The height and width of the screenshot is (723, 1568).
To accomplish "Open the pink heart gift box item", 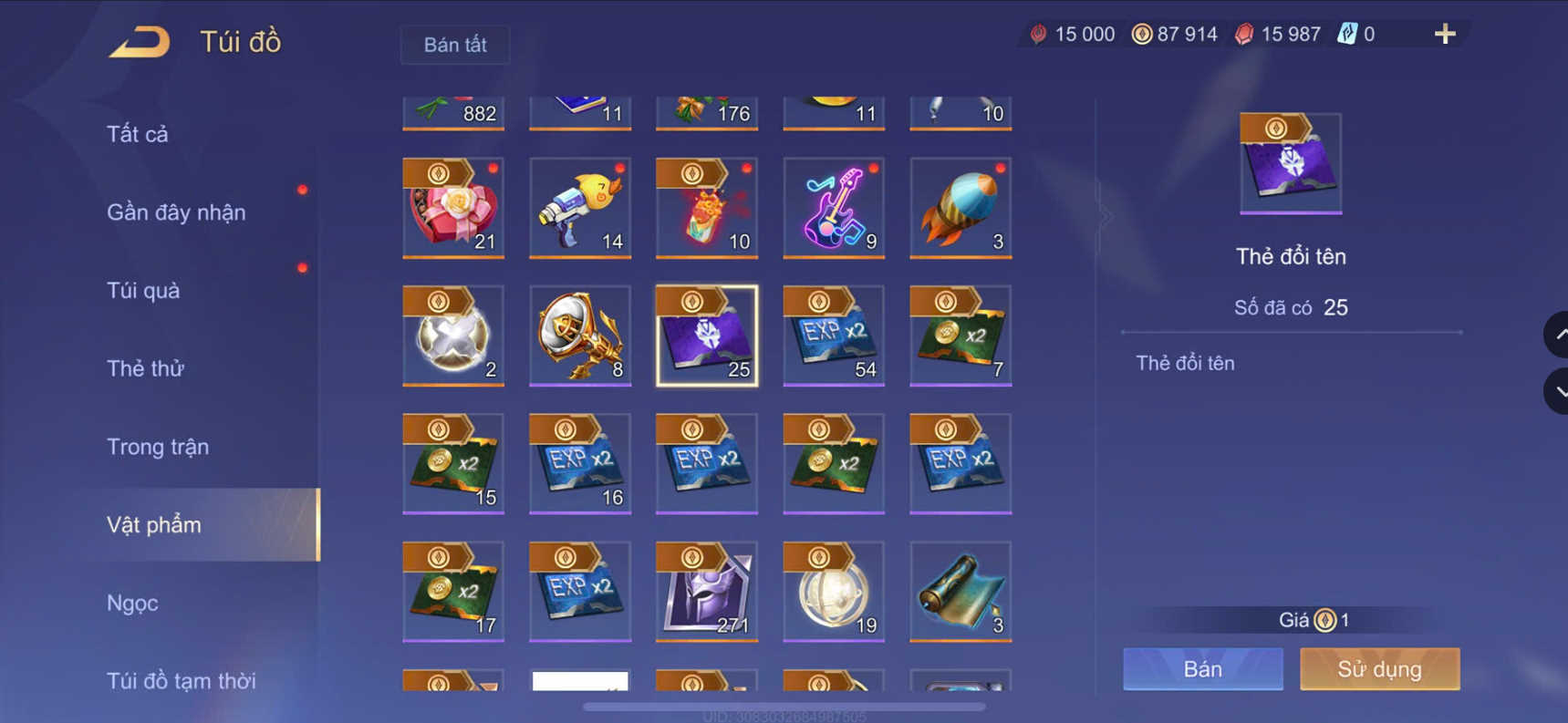I will (x=453, y=208).
